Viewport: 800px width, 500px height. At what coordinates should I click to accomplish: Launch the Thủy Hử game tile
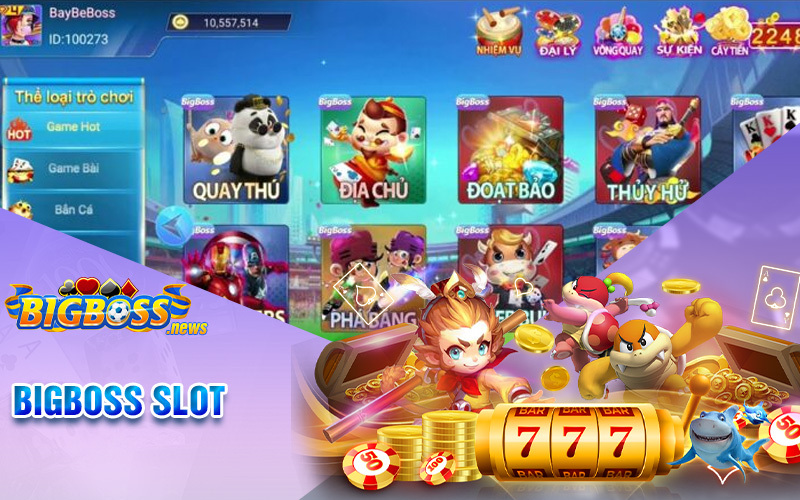(x=647, y=150)
